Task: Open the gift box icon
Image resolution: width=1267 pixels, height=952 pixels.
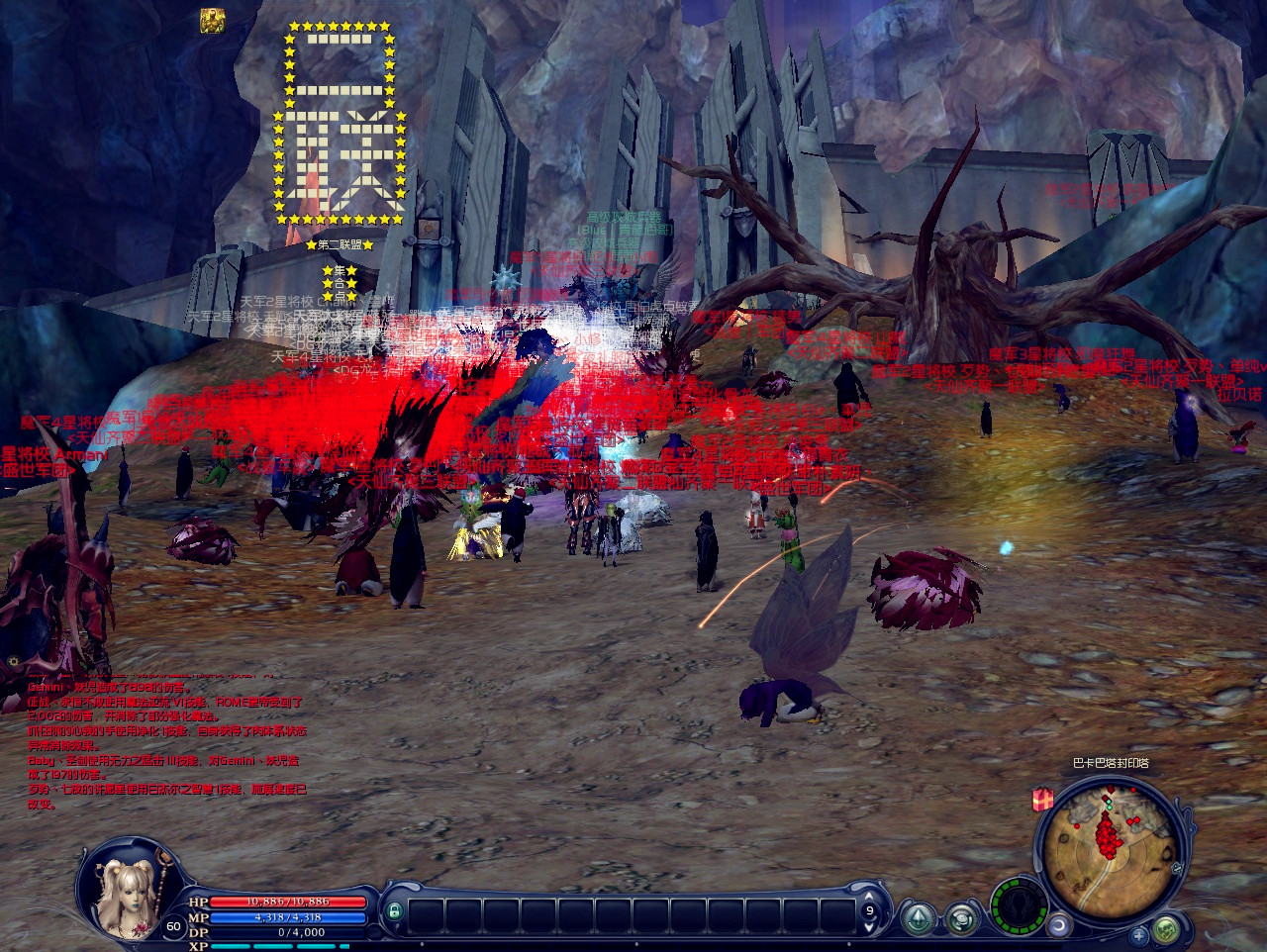Action: [x=1042, y=800]
